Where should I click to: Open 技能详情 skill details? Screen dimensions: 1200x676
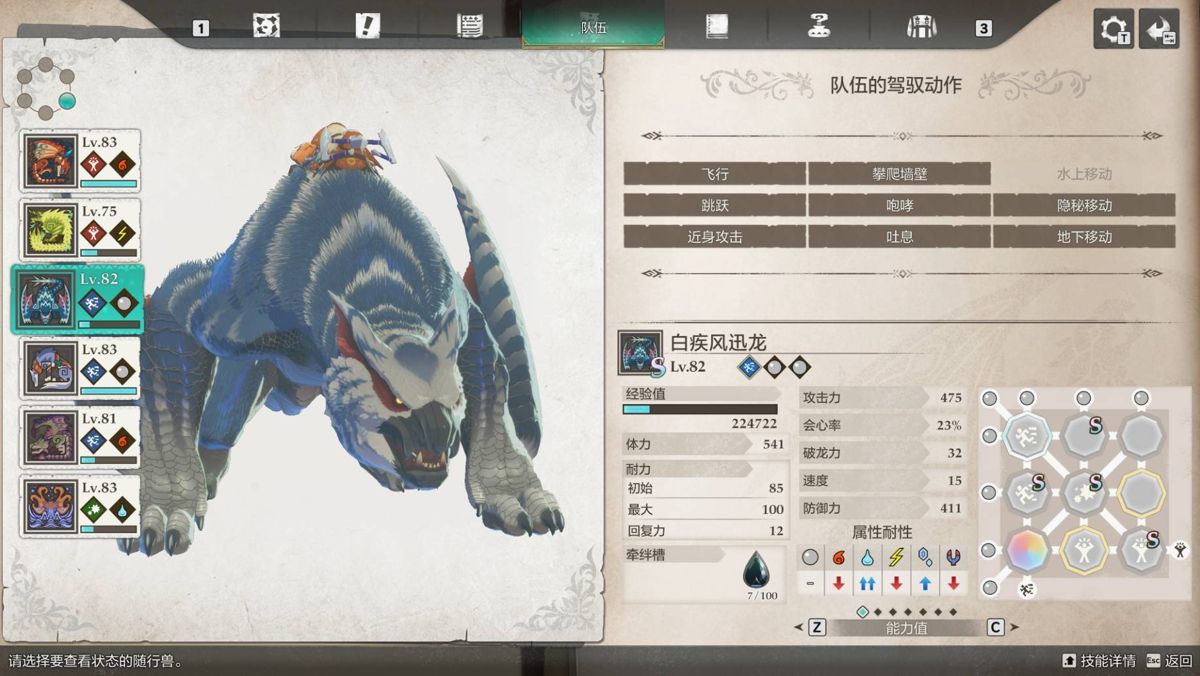(x=1099, y=661)
